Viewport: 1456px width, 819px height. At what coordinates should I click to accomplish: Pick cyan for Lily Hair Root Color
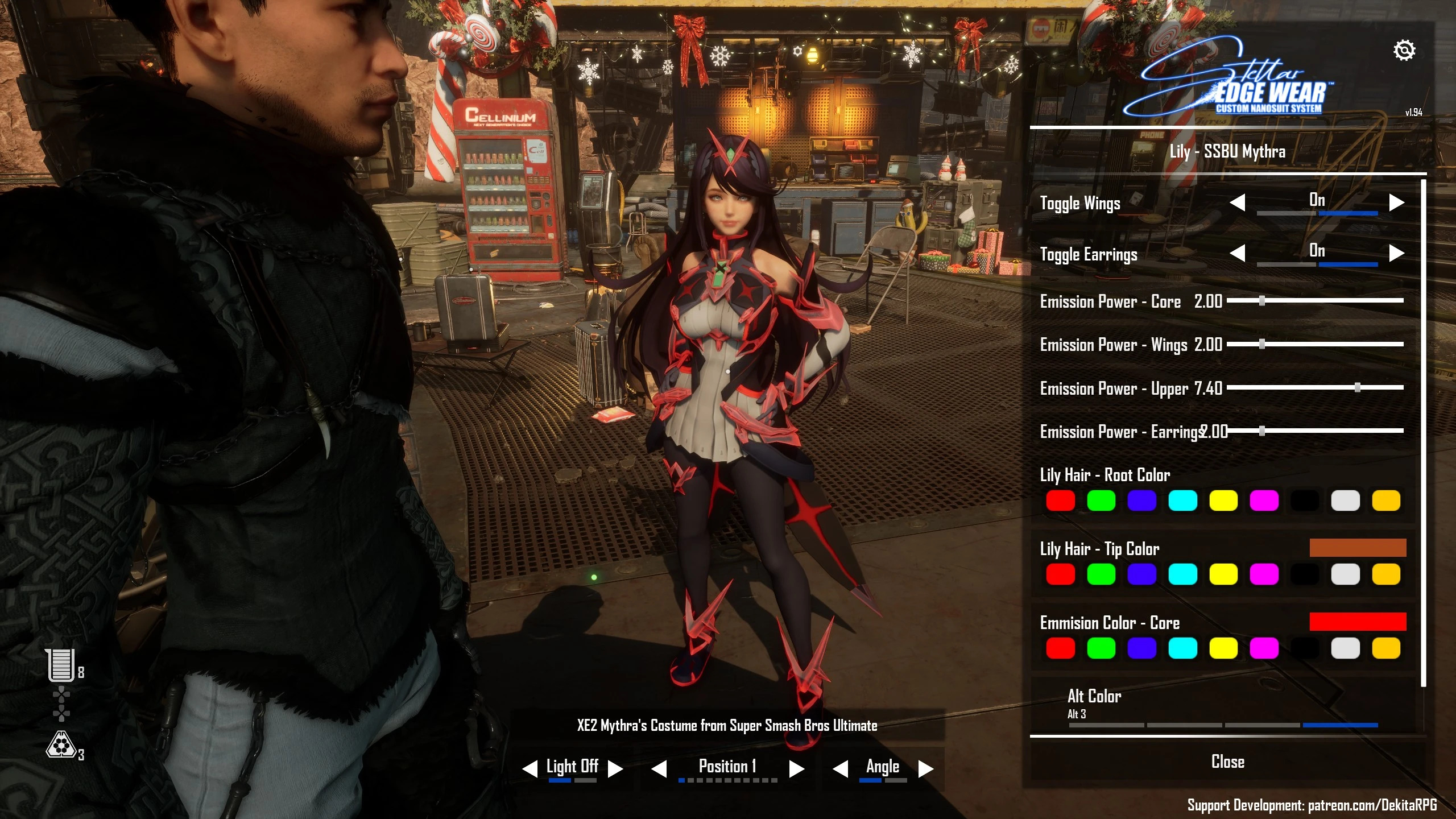click(1182, 501)
